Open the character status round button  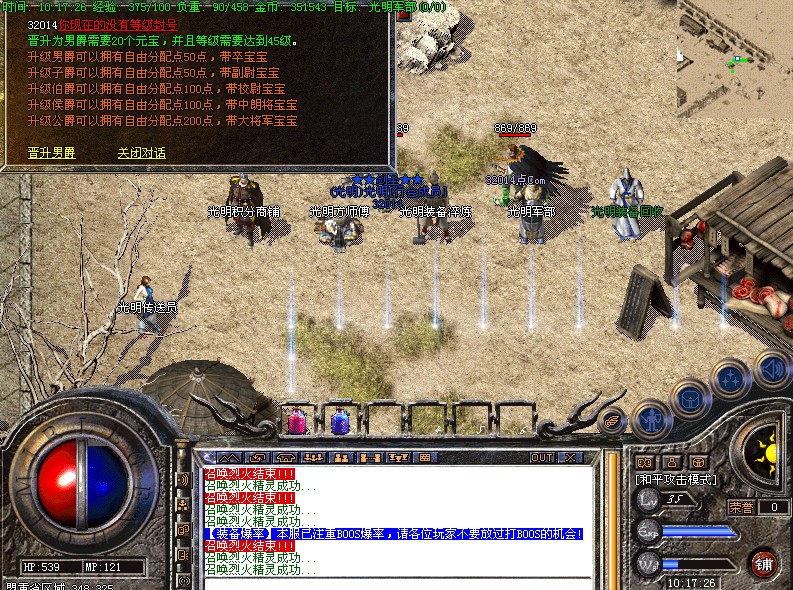652,417
